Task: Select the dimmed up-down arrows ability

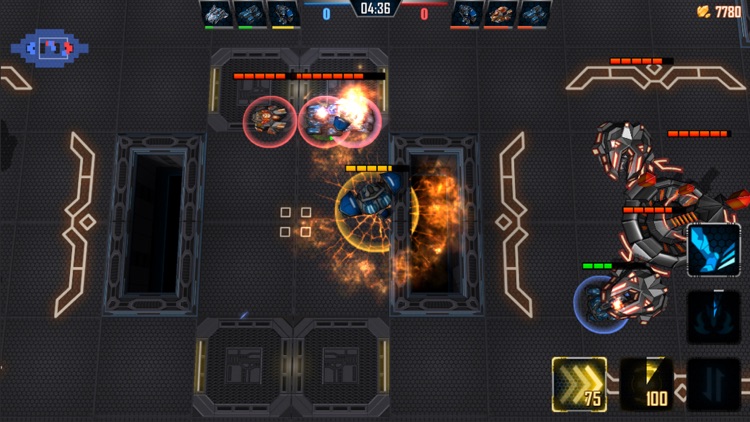Action: point(713,384)
